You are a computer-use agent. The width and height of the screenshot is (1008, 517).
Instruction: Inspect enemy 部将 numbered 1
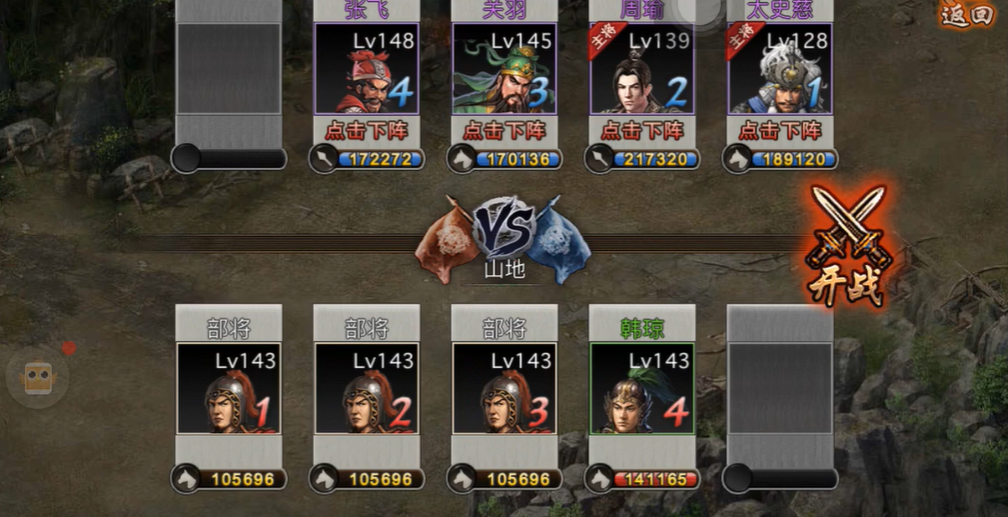coord(228,388)
